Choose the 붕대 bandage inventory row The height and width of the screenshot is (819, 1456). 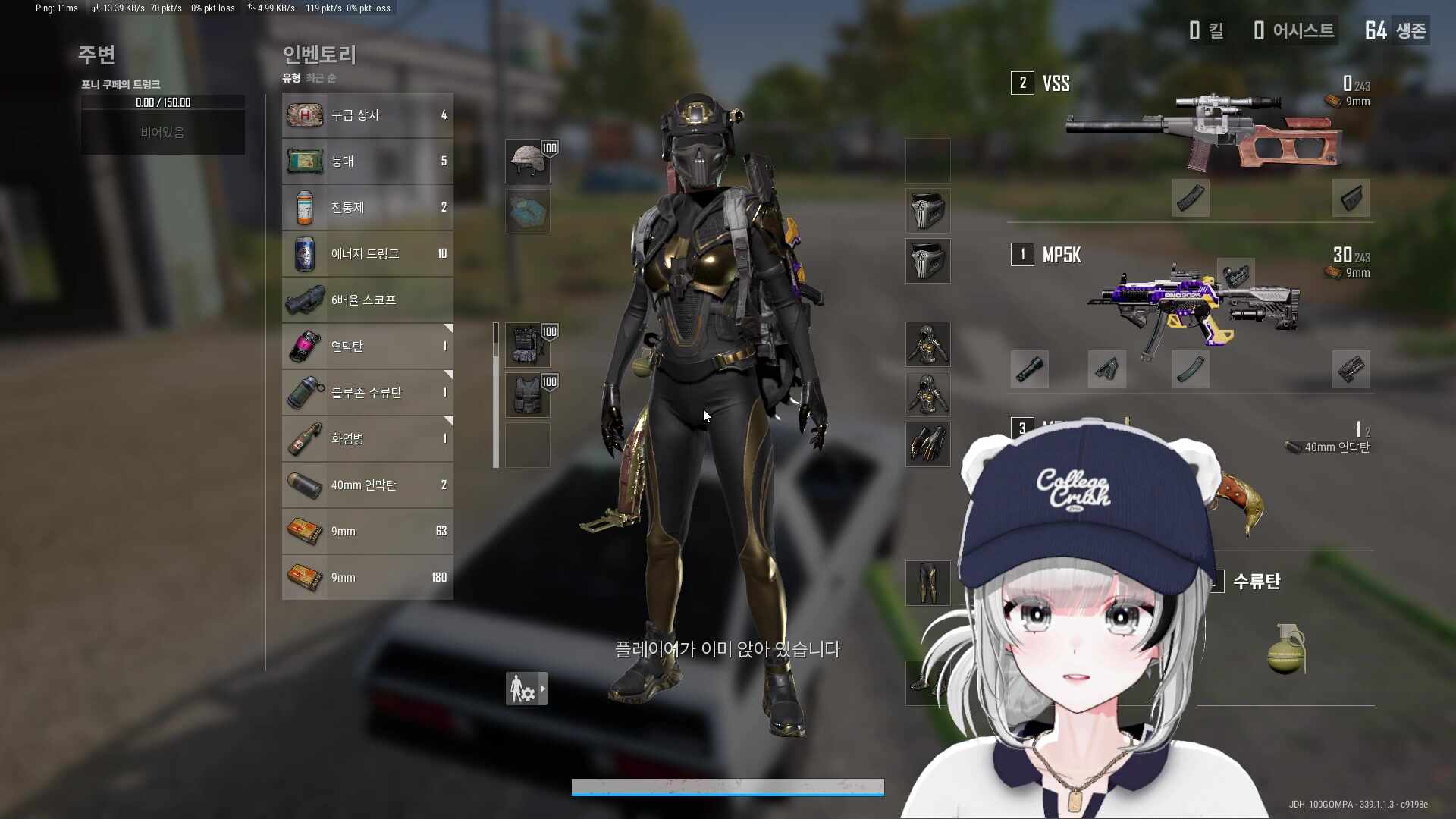coord(367,162)
